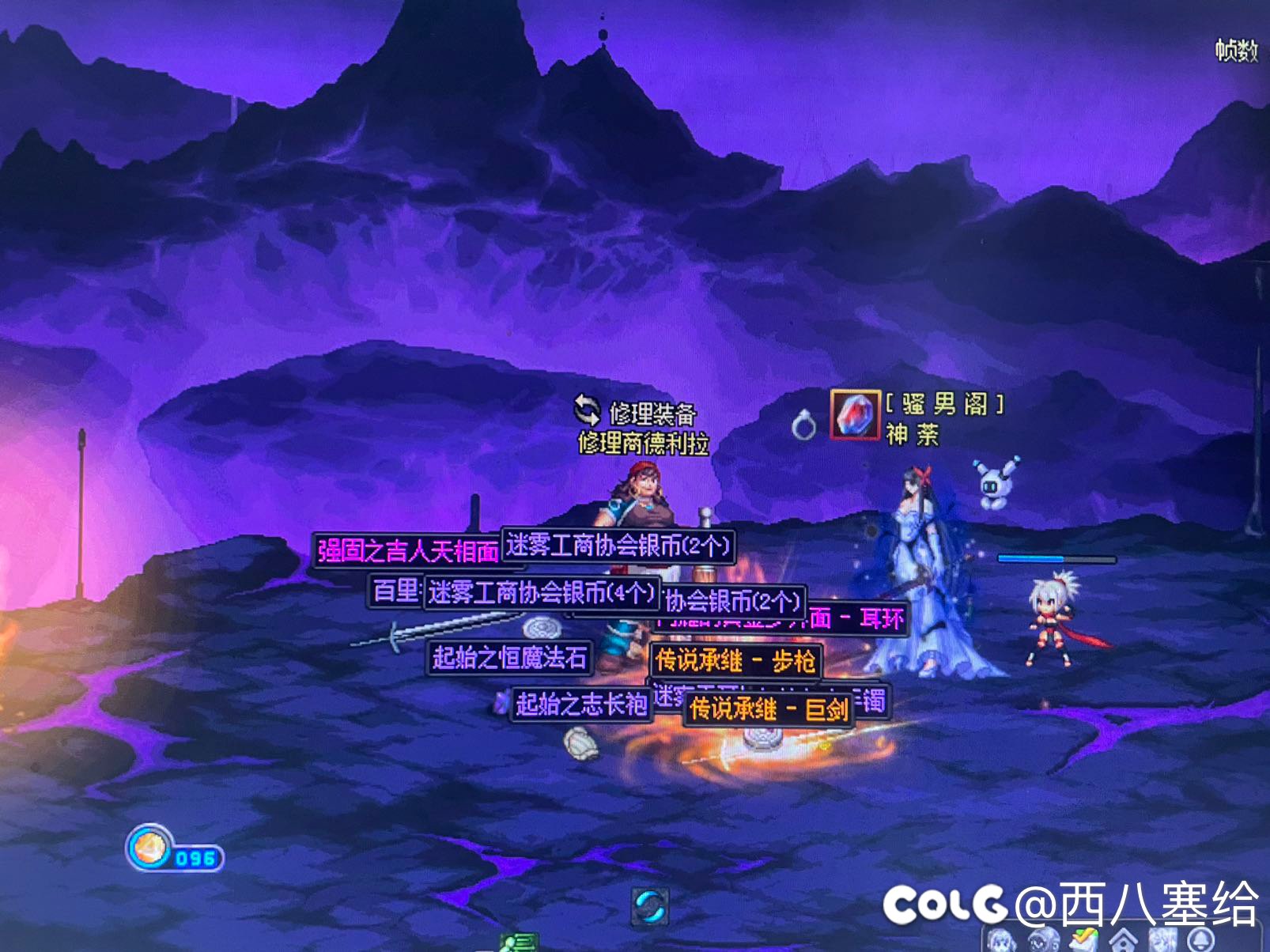Click the 修理装备 repair prompt above the NPC

[x=652, y=413]
